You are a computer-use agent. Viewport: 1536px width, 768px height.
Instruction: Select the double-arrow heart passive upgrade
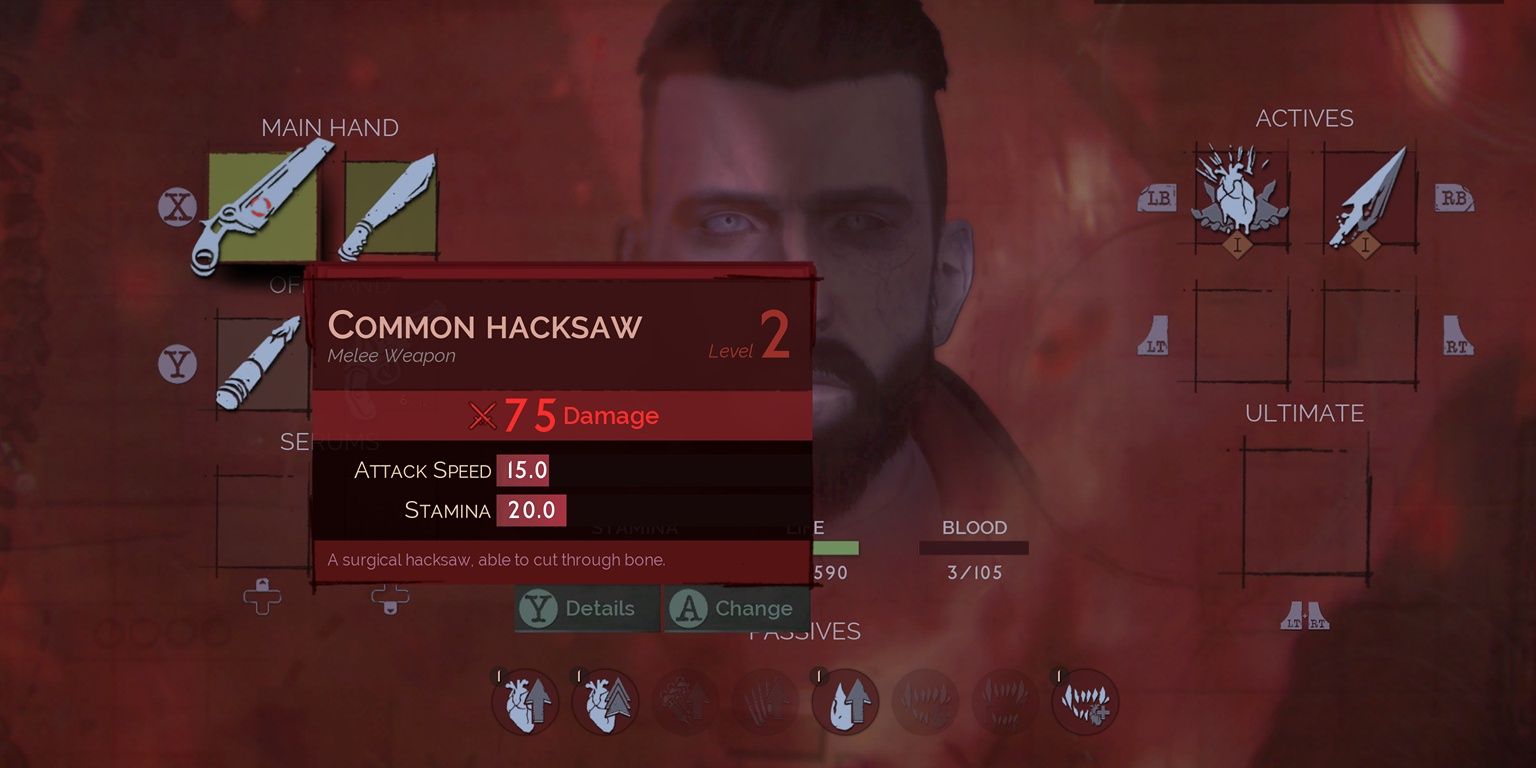point(605,702)
